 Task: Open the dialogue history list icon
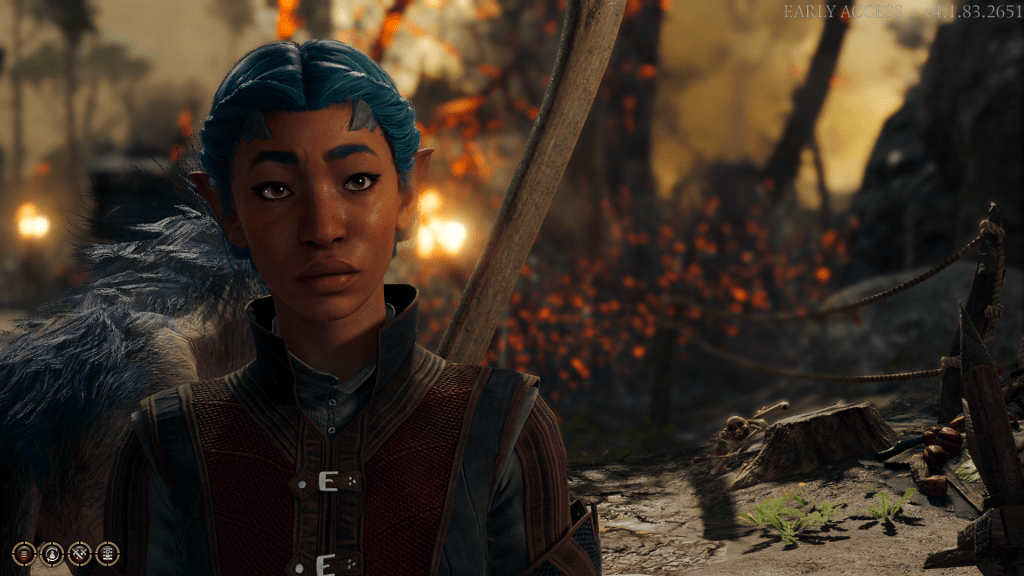coord(107,553)
